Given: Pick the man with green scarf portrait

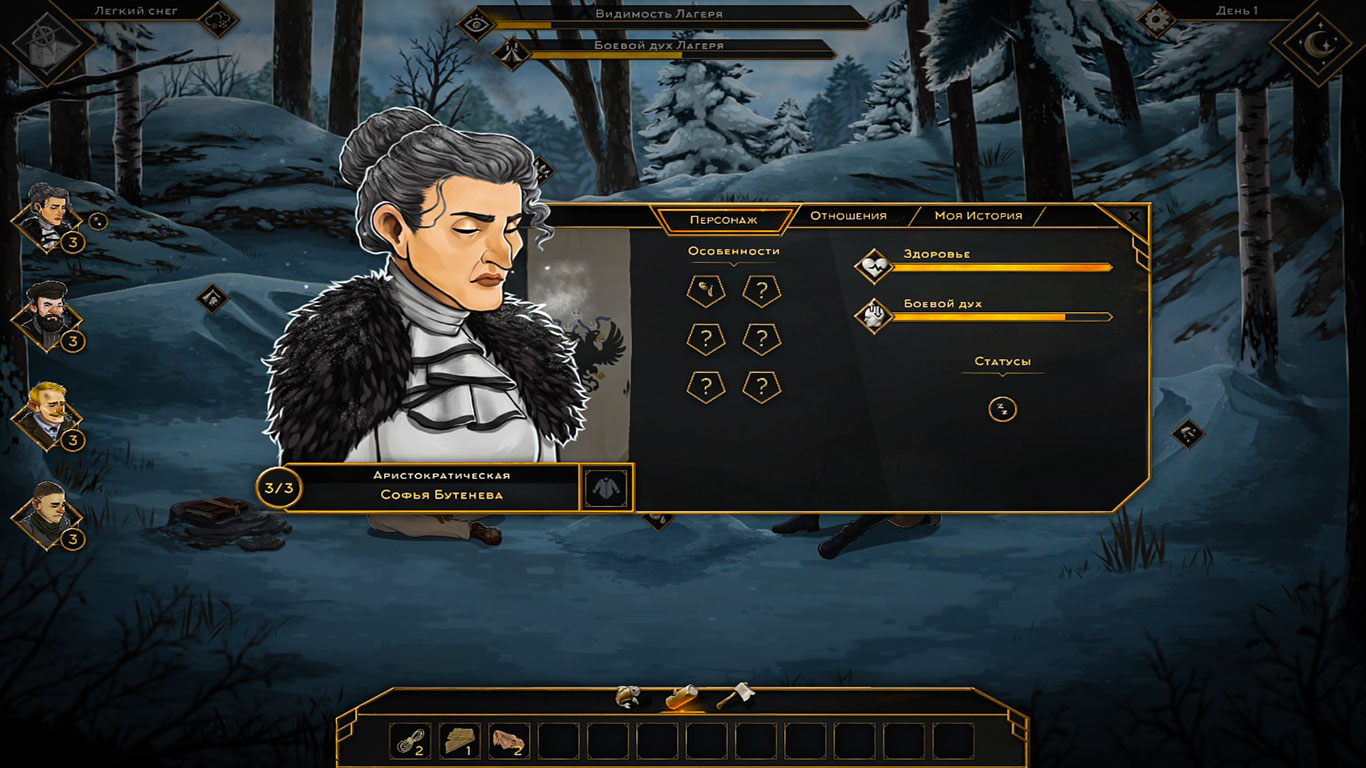Looking at the screenshot, I should pos(46,512).
